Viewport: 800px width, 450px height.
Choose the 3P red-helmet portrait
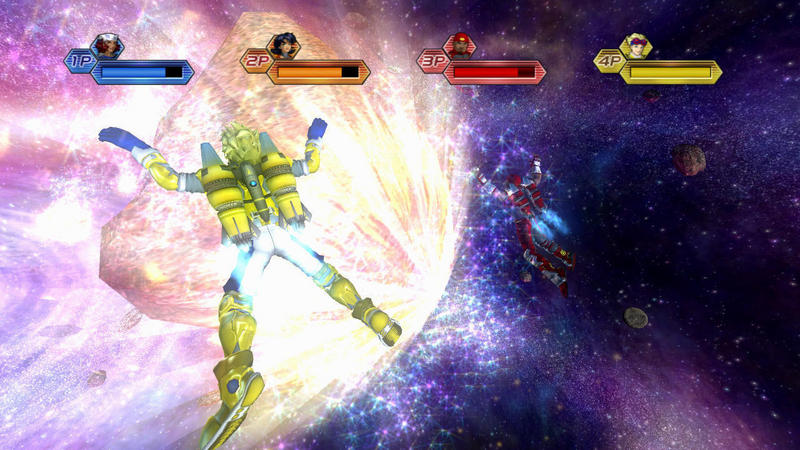pyautogui.click(x=459, y=46)
